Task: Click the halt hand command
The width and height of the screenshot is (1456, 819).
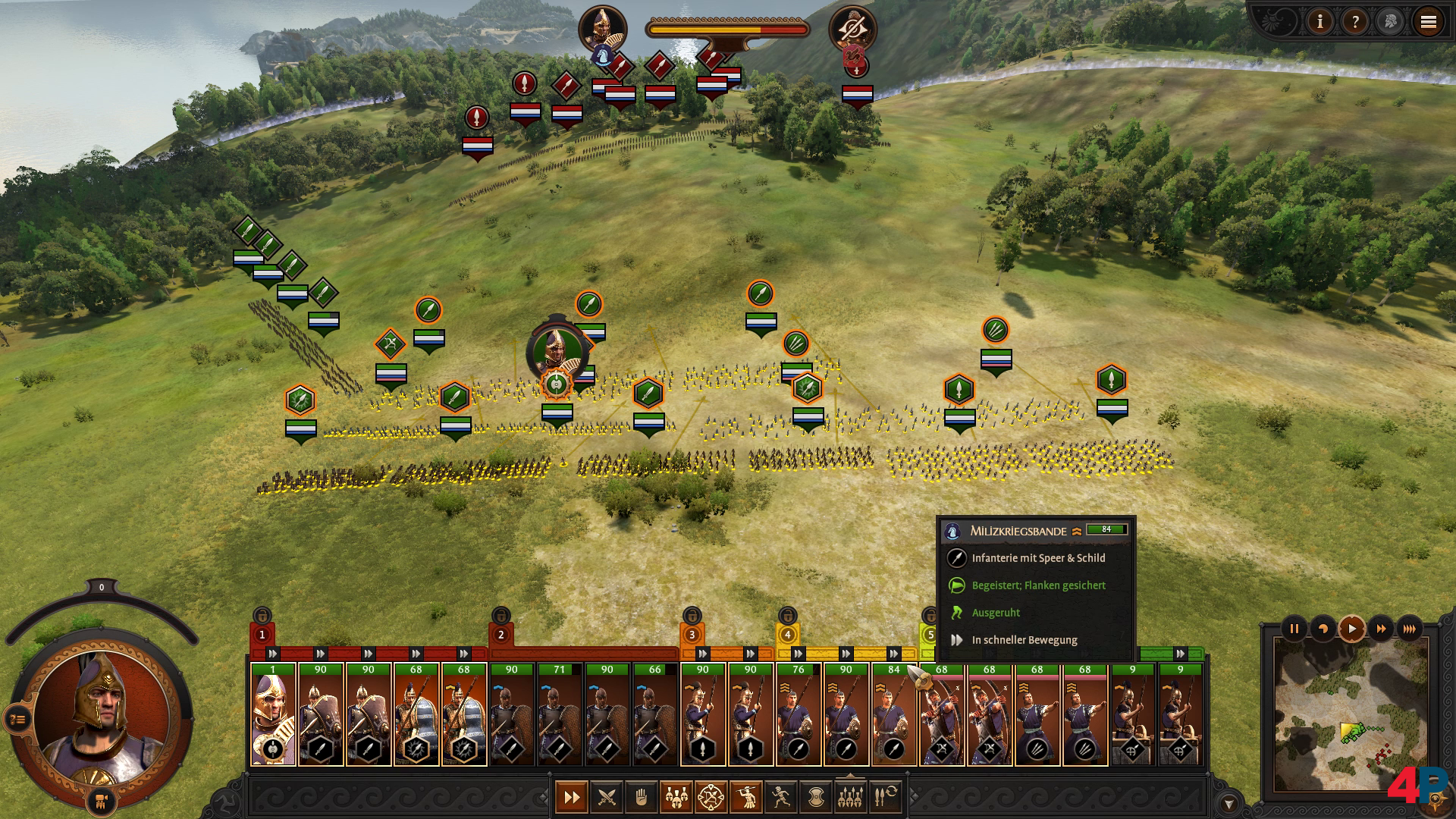Action: [642, 797]
